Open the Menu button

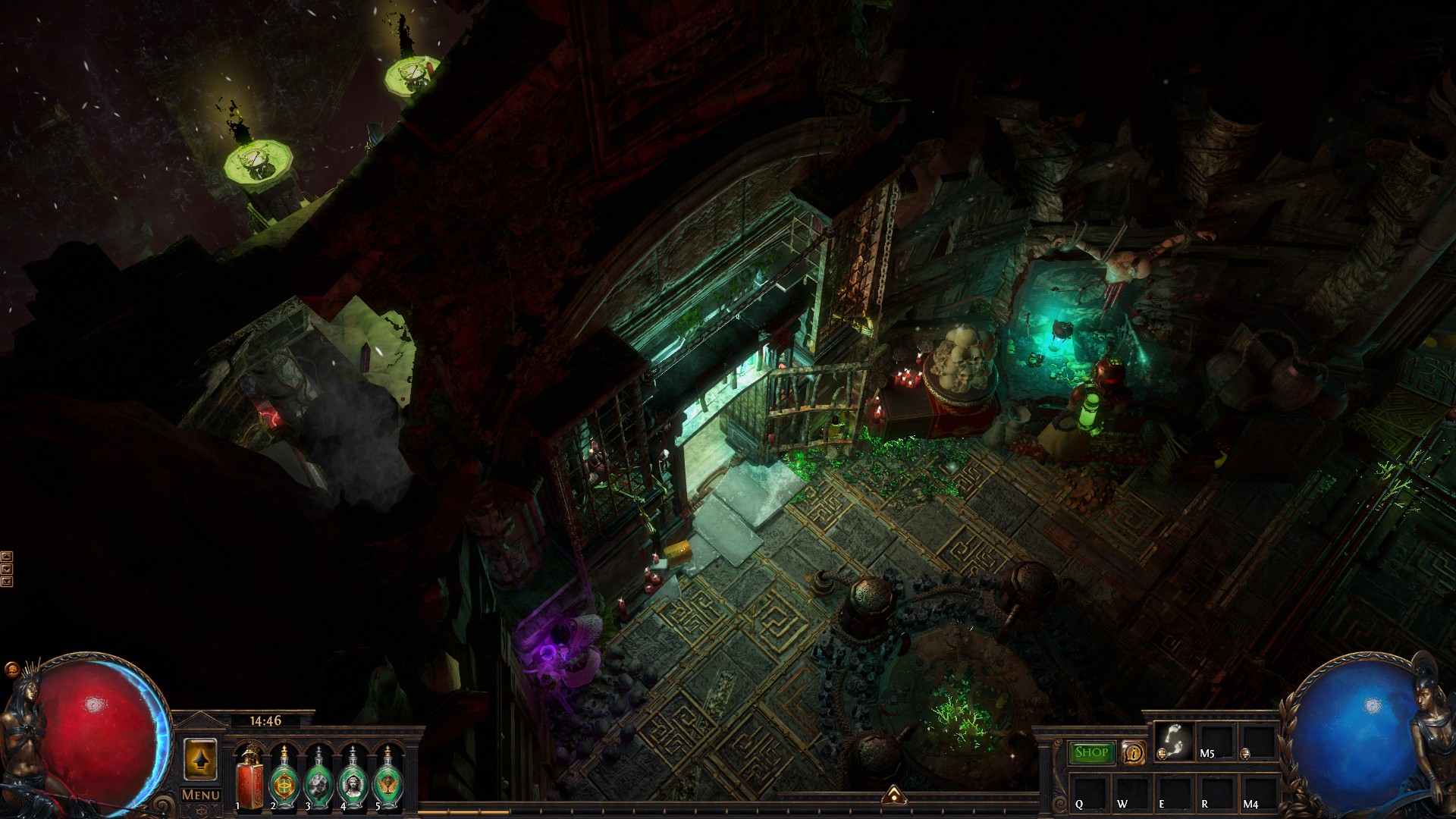click(201, 795)
